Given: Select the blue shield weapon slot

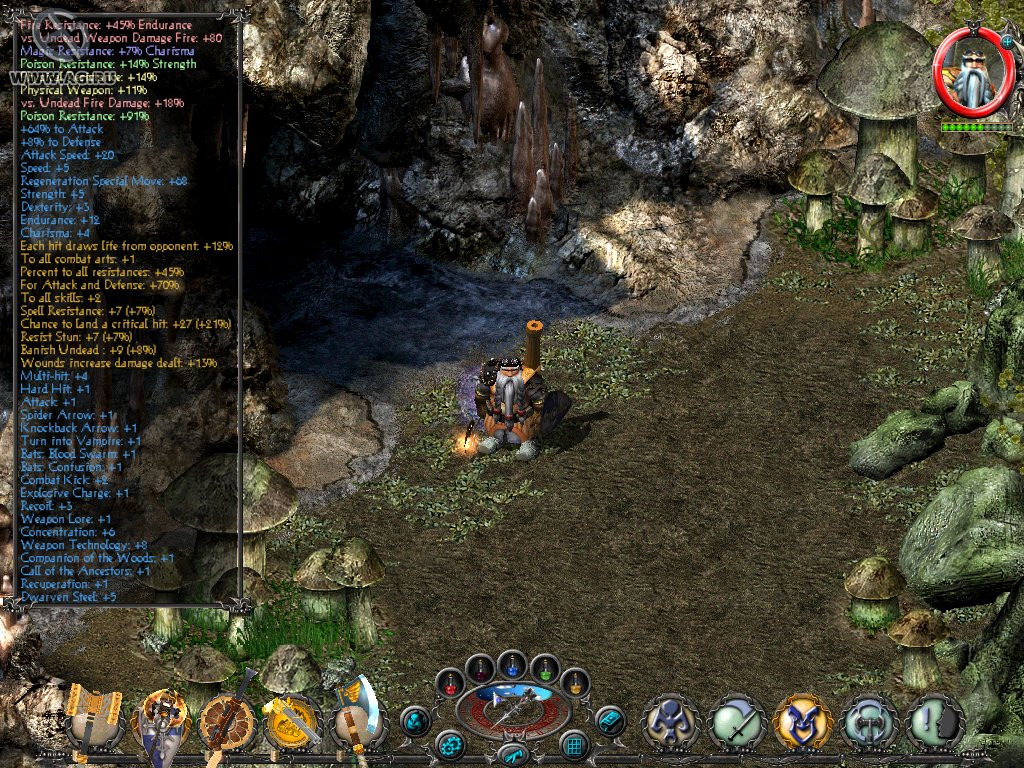Looking at the screenshot, I should (162, 718).
